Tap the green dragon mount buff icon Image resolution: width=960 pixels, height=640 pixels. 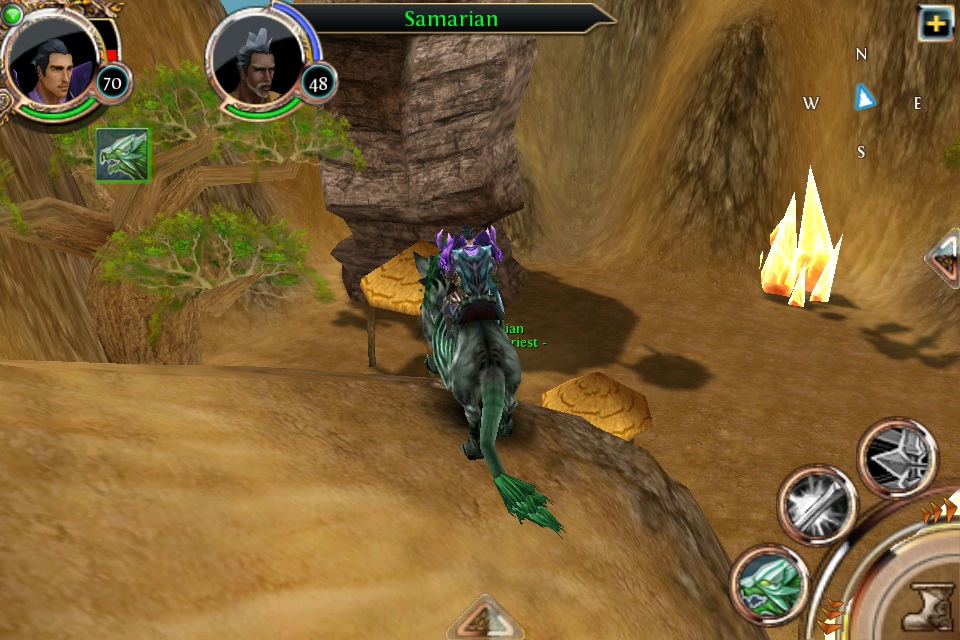(x=122, y=156)
